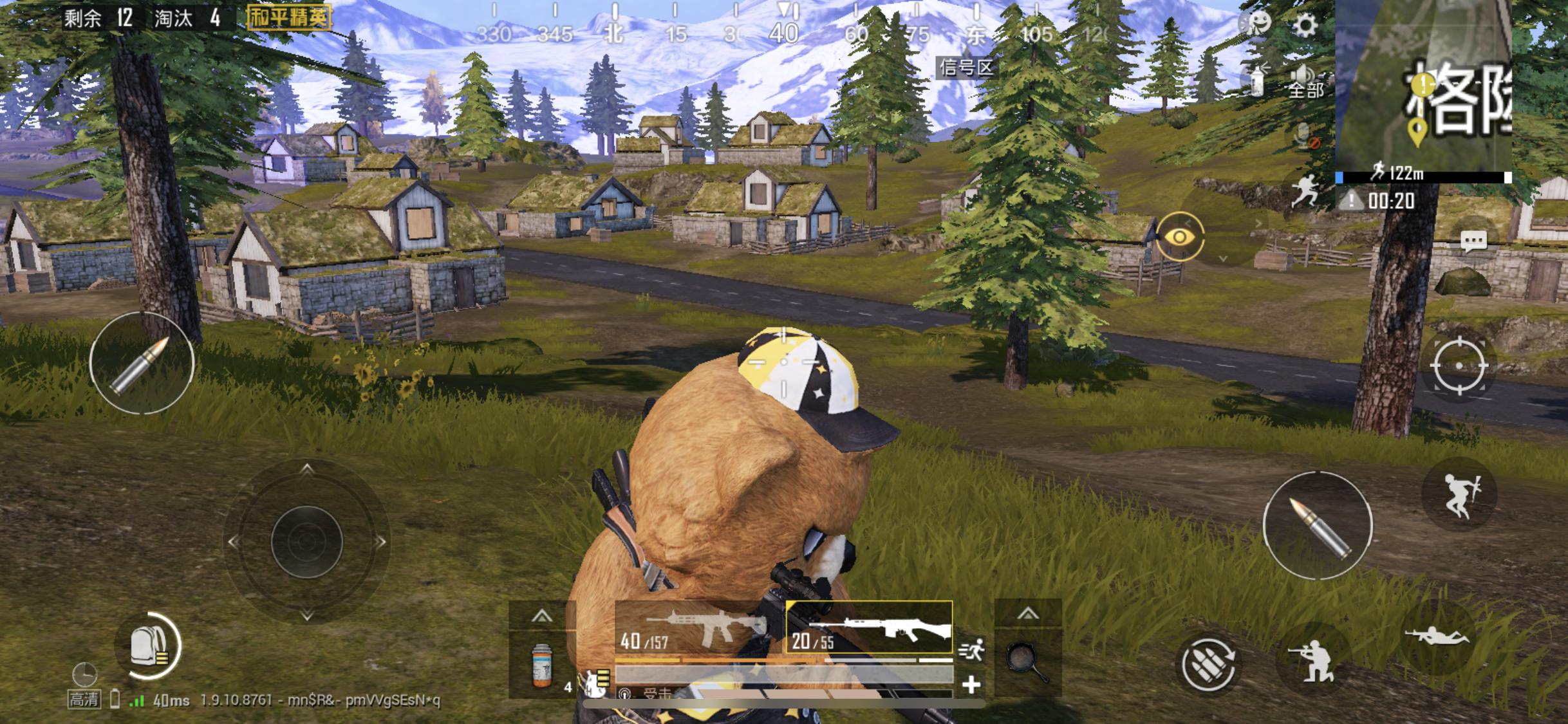Expand the healing items list arrow
This screenshot has height=724, width=1568.
click(x=541, y=616)
